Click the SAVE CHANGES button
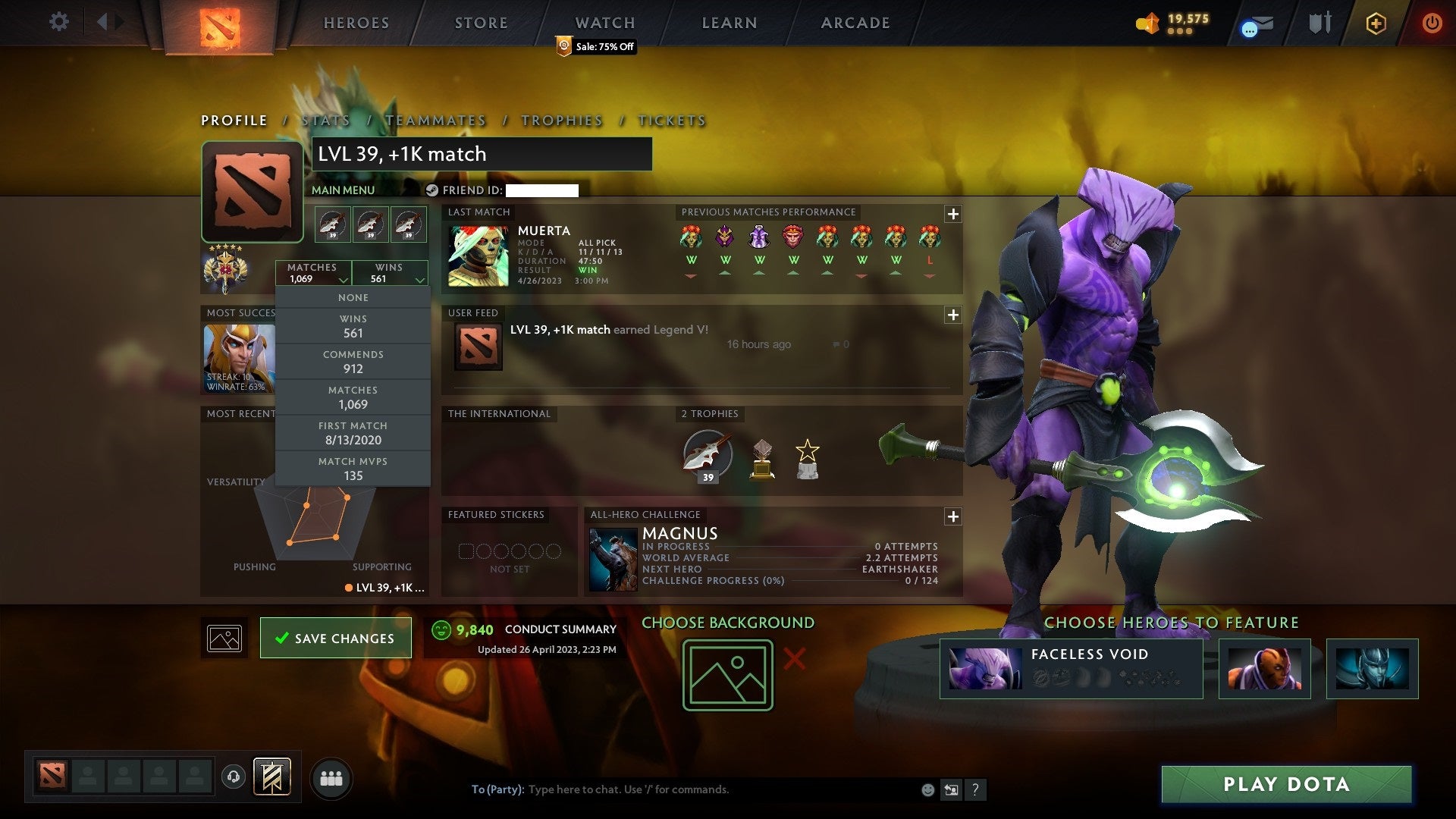This screenshot has width=1456, height=819. pos(335,638)
